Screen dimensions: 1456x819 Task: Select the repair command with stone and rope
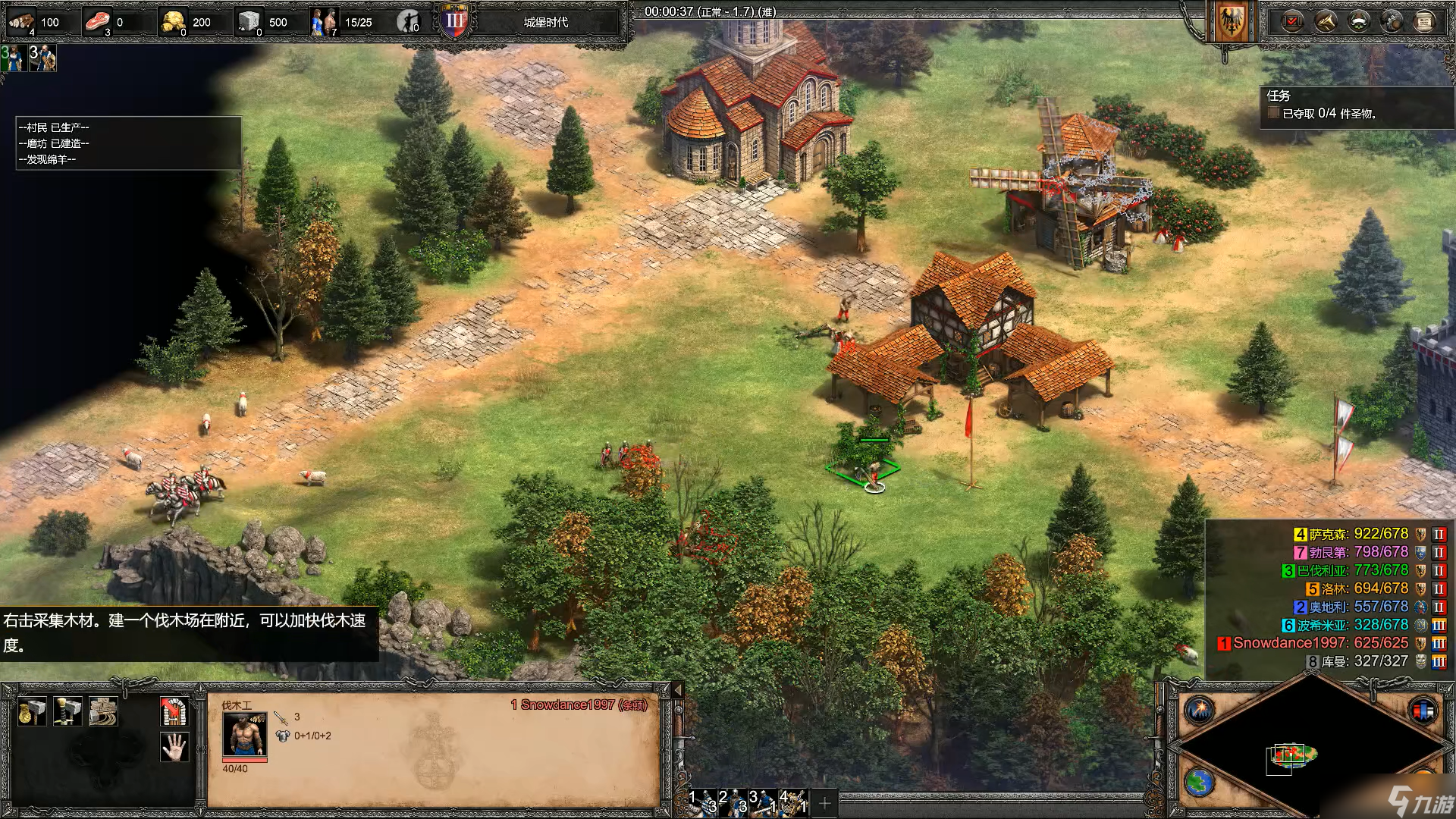(103, 712)
